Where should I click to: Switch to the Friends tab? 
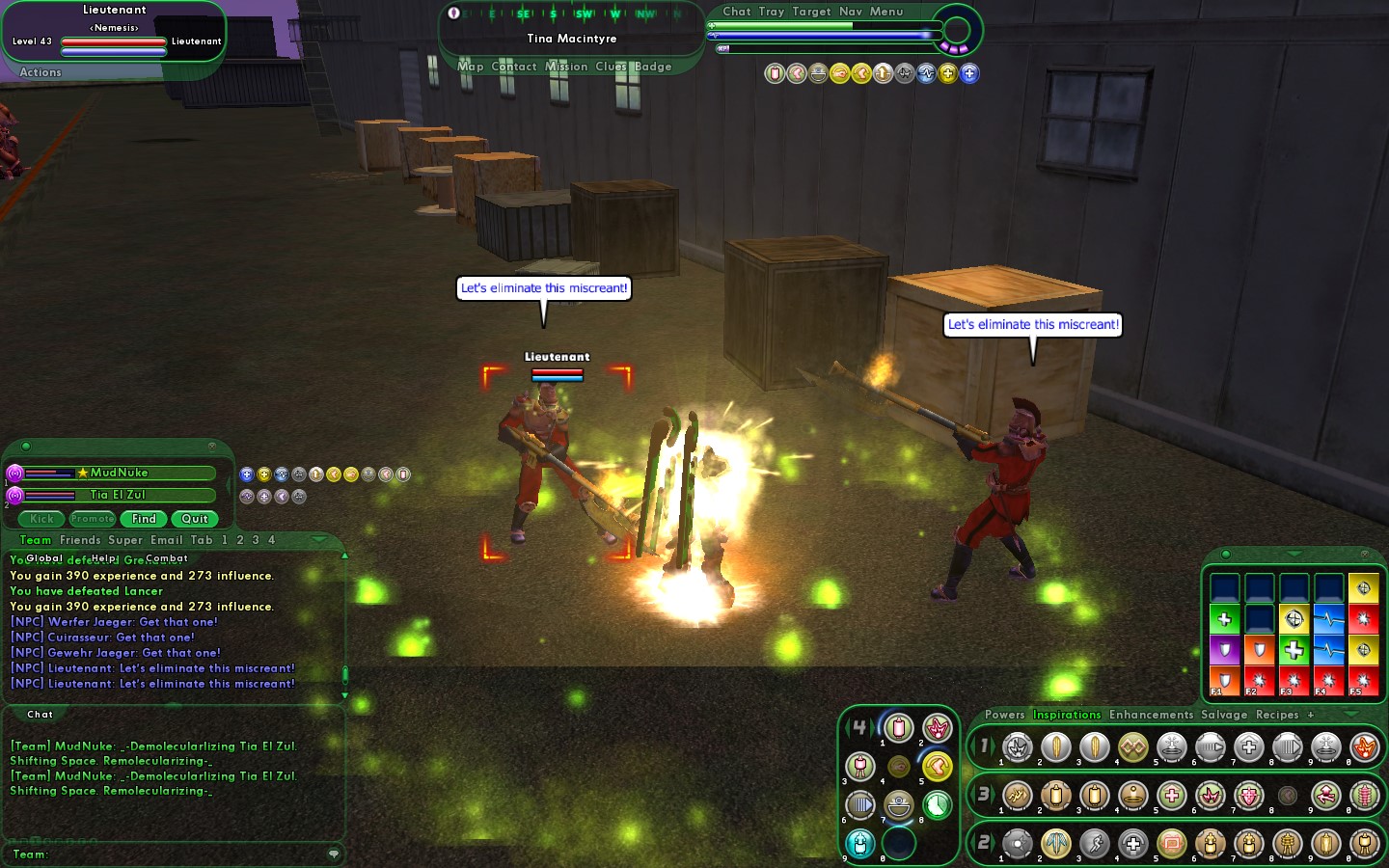80,540
